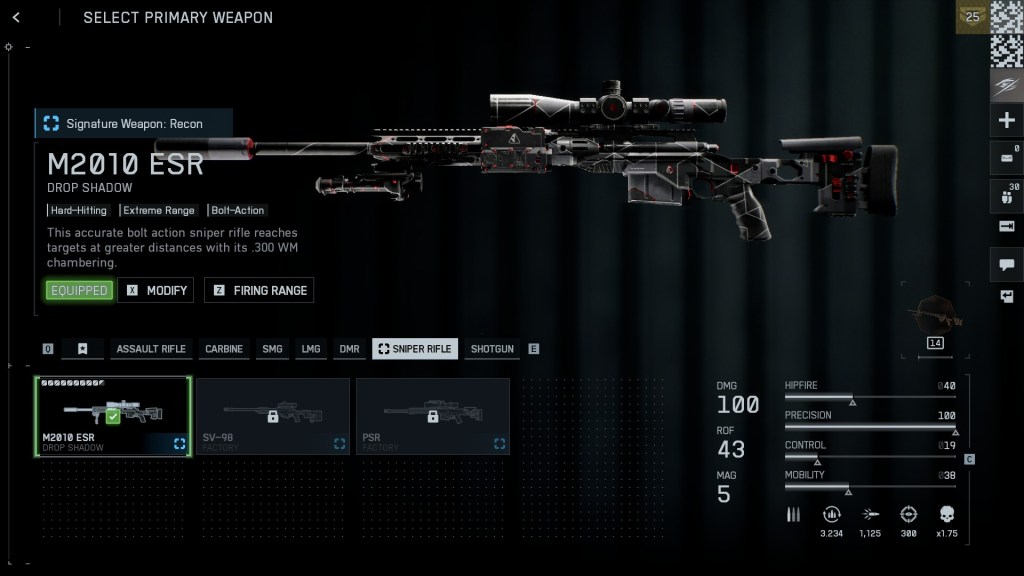View the Shotgun category
Image resolution: width=1024 pixels, height=576 pixels.
click(492, 349)
